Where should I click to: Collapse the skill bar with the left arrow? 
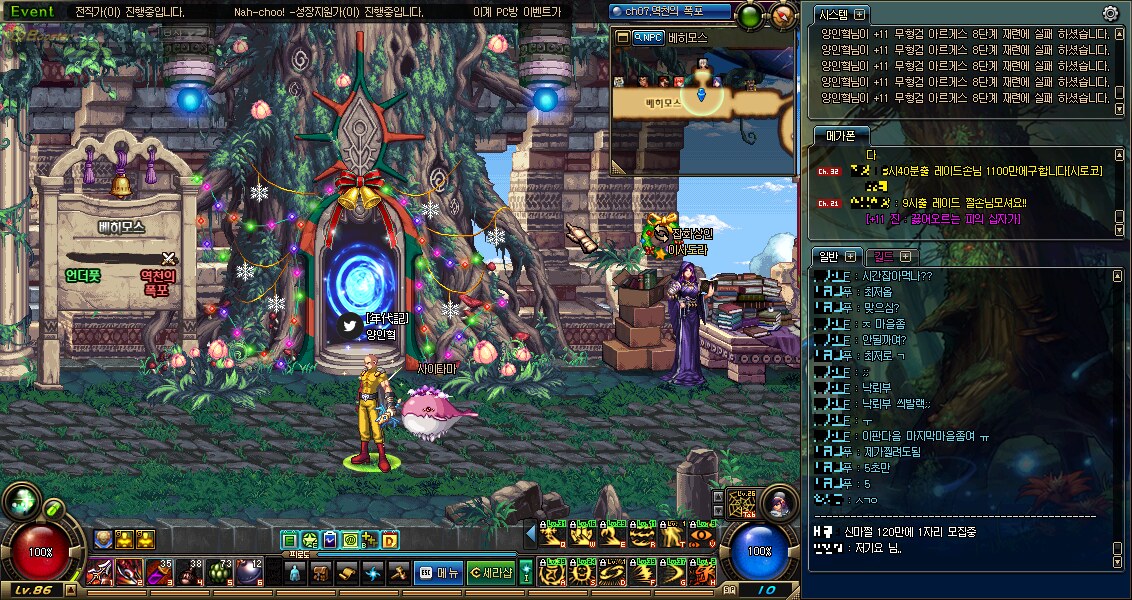tap(531, 532)
